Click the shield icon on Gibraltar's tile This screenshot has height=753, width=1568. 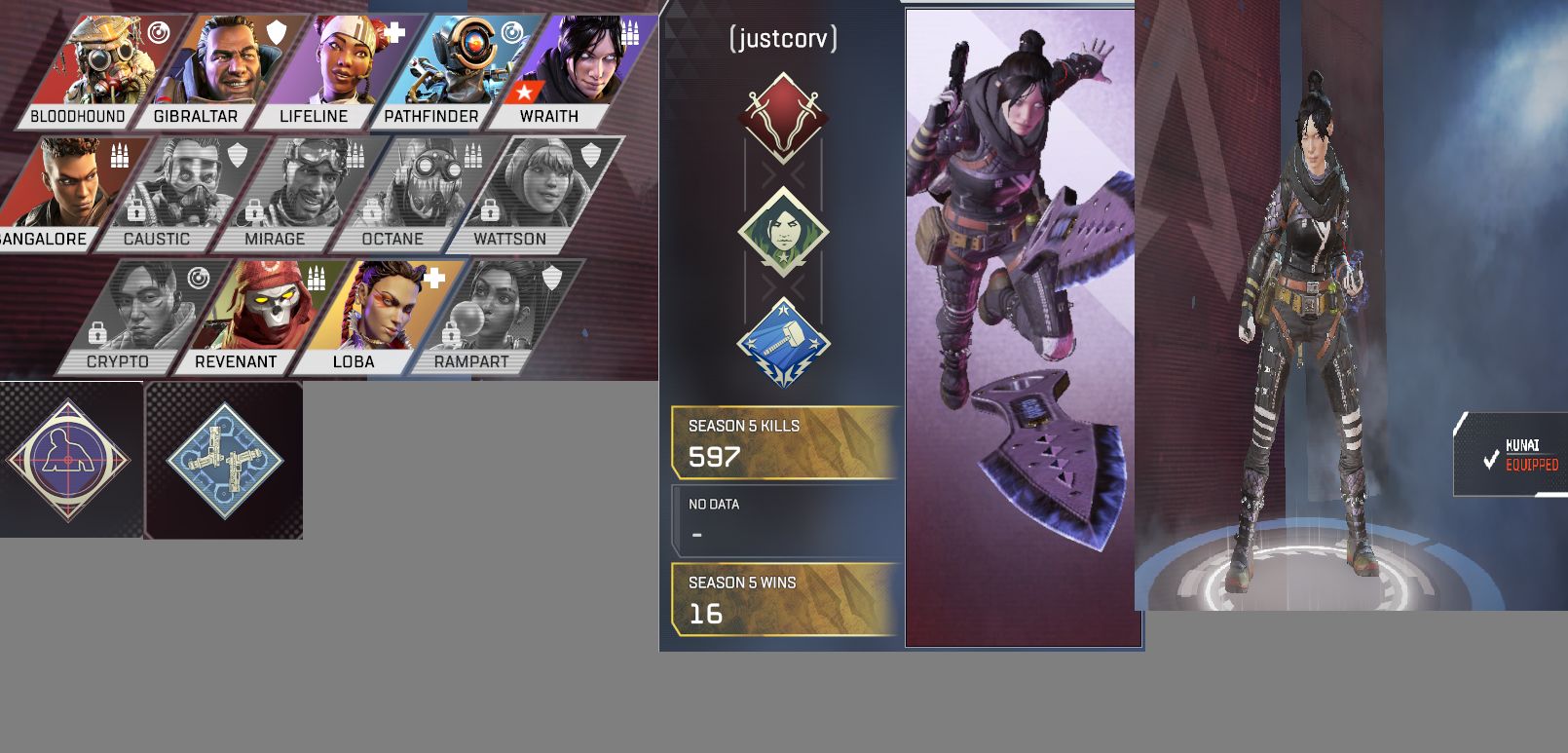[x=277, y=31]
